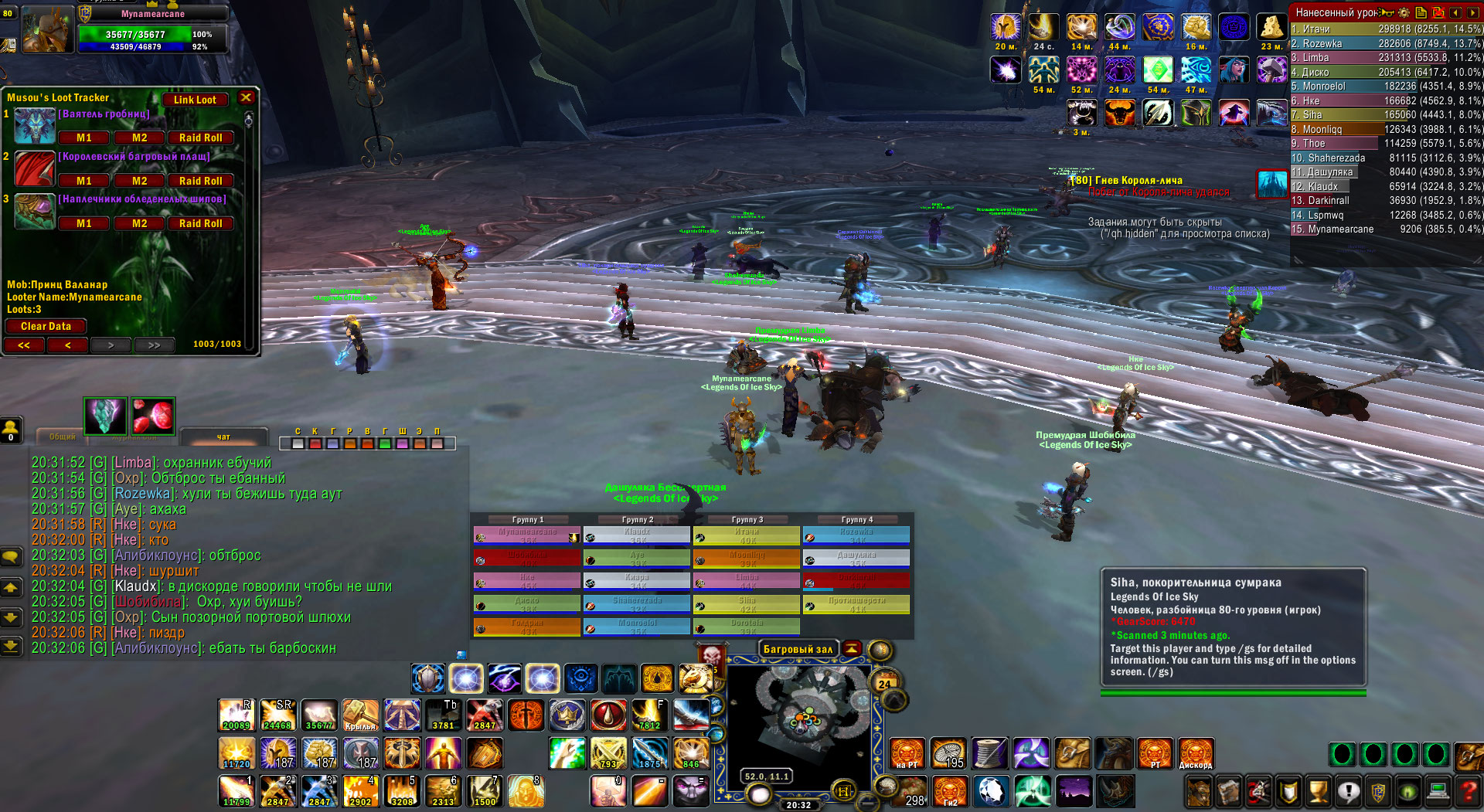Clear Data in the loot tracker
Screen dimensions: 1484x812
[46, 326]
